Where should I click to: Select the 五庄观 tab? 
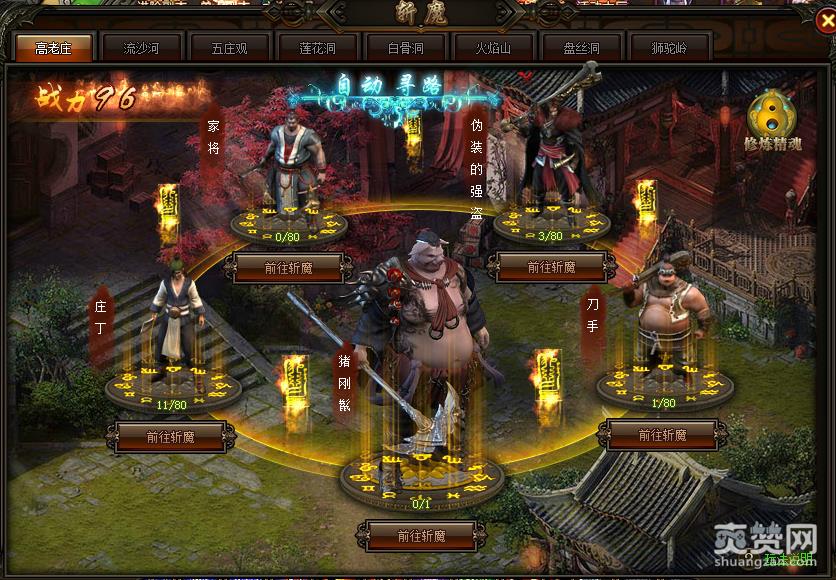click(x=230, y=47)
